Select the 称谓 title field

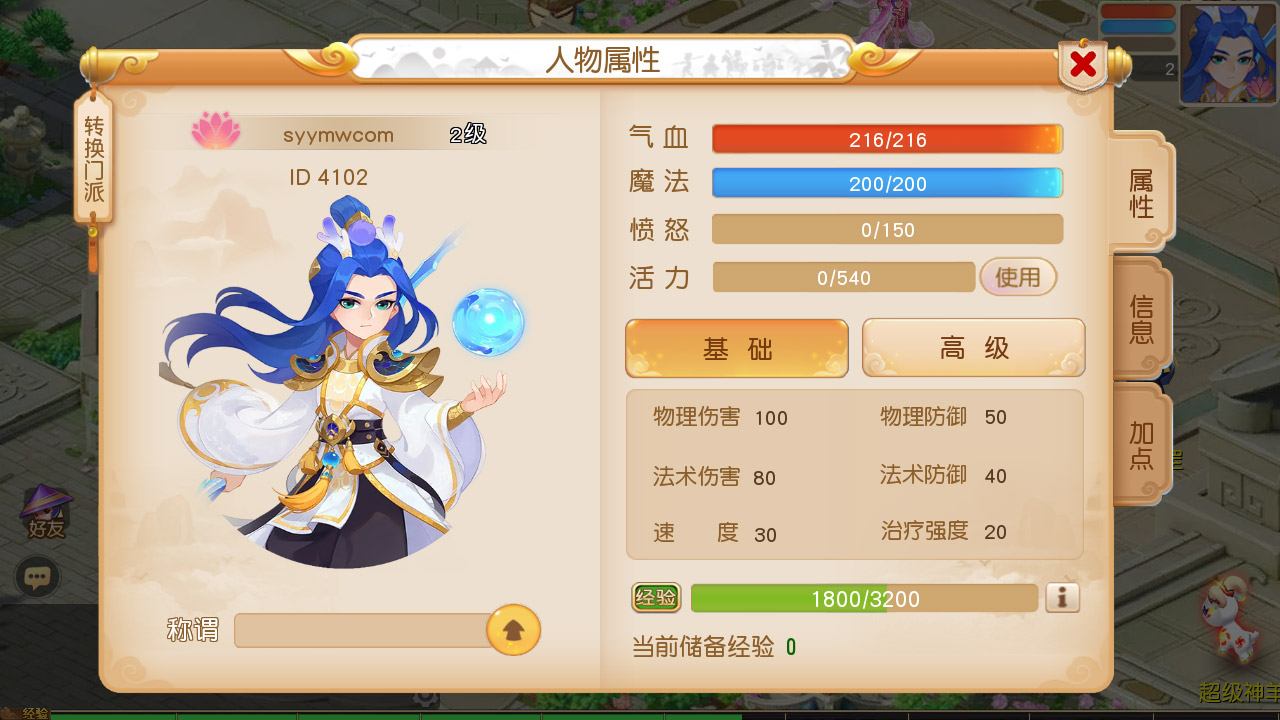pyautogui.click(x=360, y=631)
